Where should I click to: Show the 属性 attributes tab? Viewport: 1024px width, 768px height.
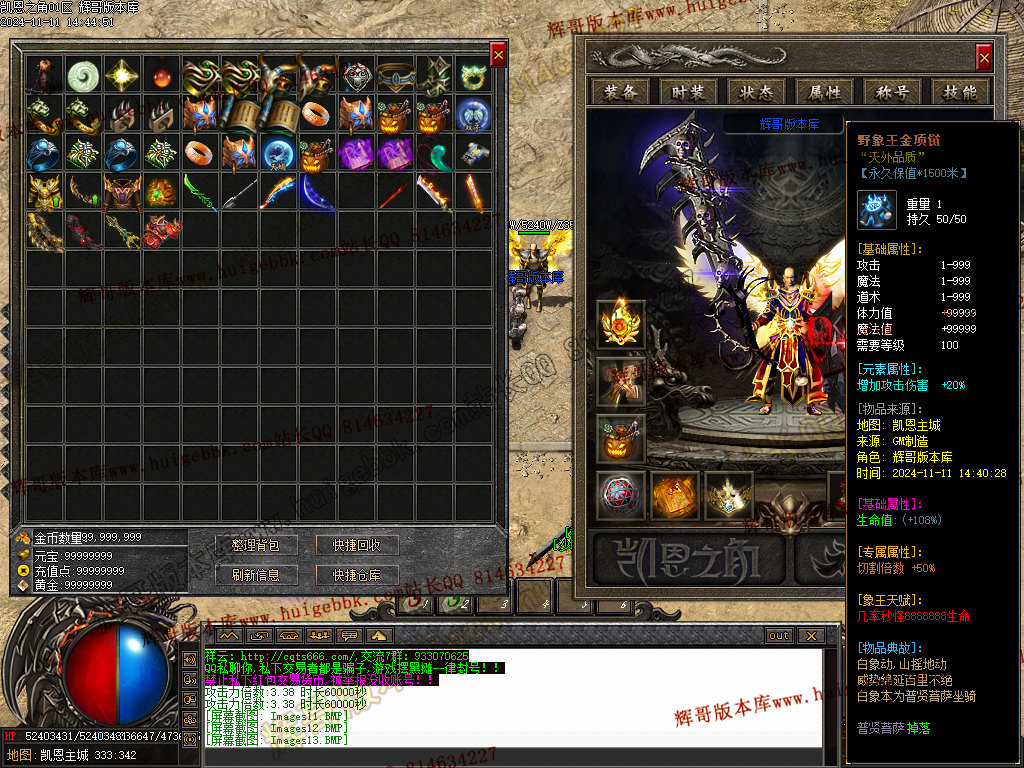pyautogui.click(x=824, y=93)
